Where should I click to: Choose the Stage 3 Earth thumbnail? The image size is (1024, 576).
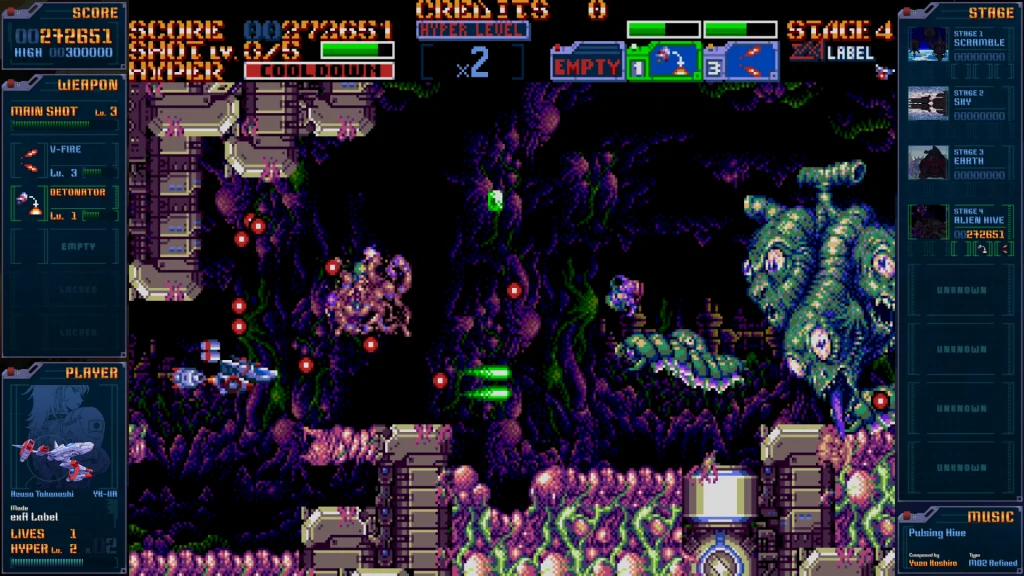(928, 162)
